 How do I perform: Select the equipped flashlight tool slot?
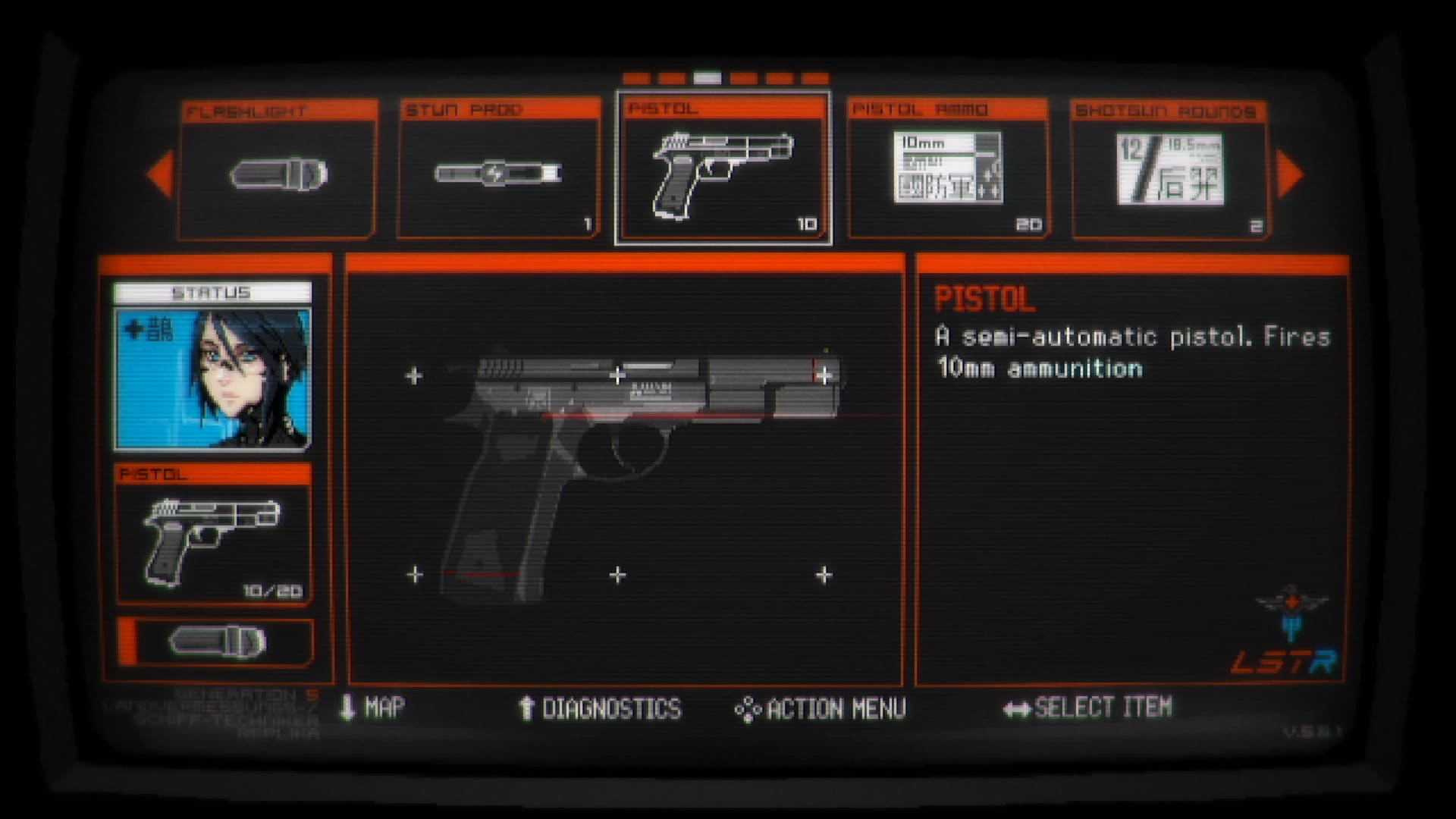[x=217, y=642]
